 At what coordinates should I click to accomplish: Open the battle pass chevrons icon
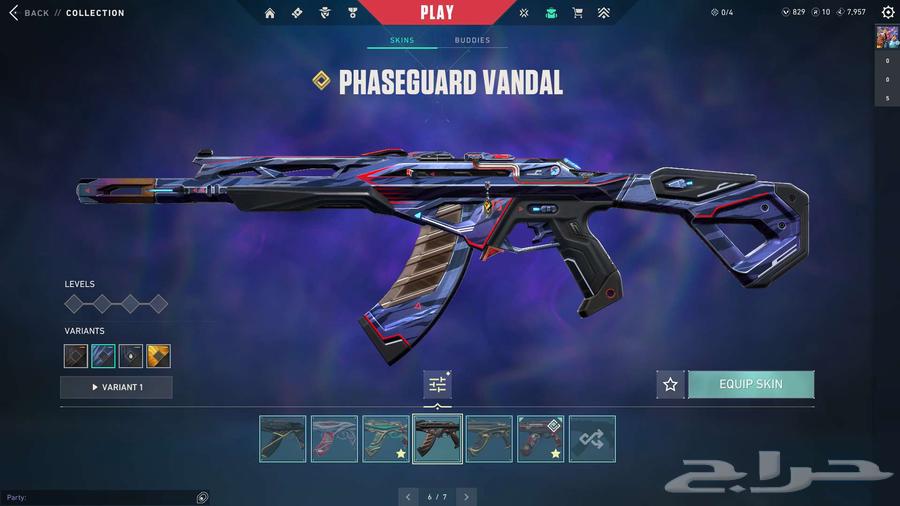coord(603,13)
